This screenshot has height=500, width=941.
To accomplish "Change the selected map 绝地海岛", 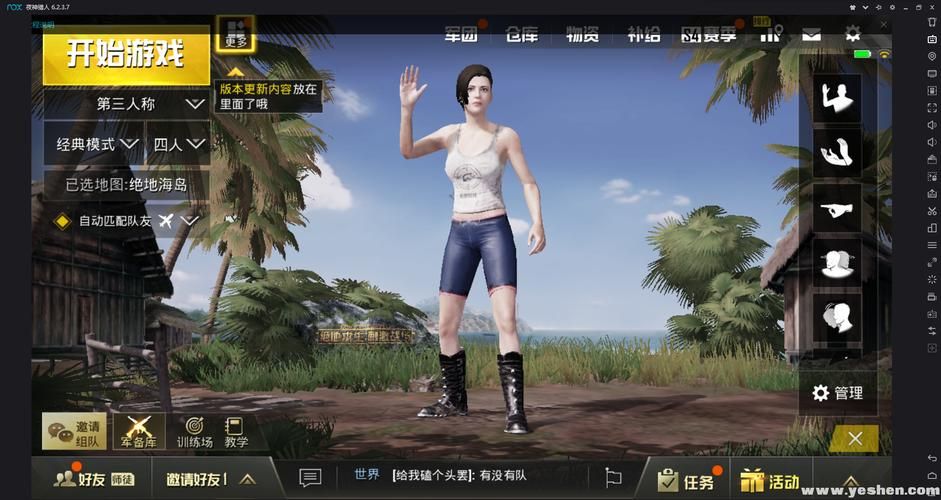I will point(126,184).
